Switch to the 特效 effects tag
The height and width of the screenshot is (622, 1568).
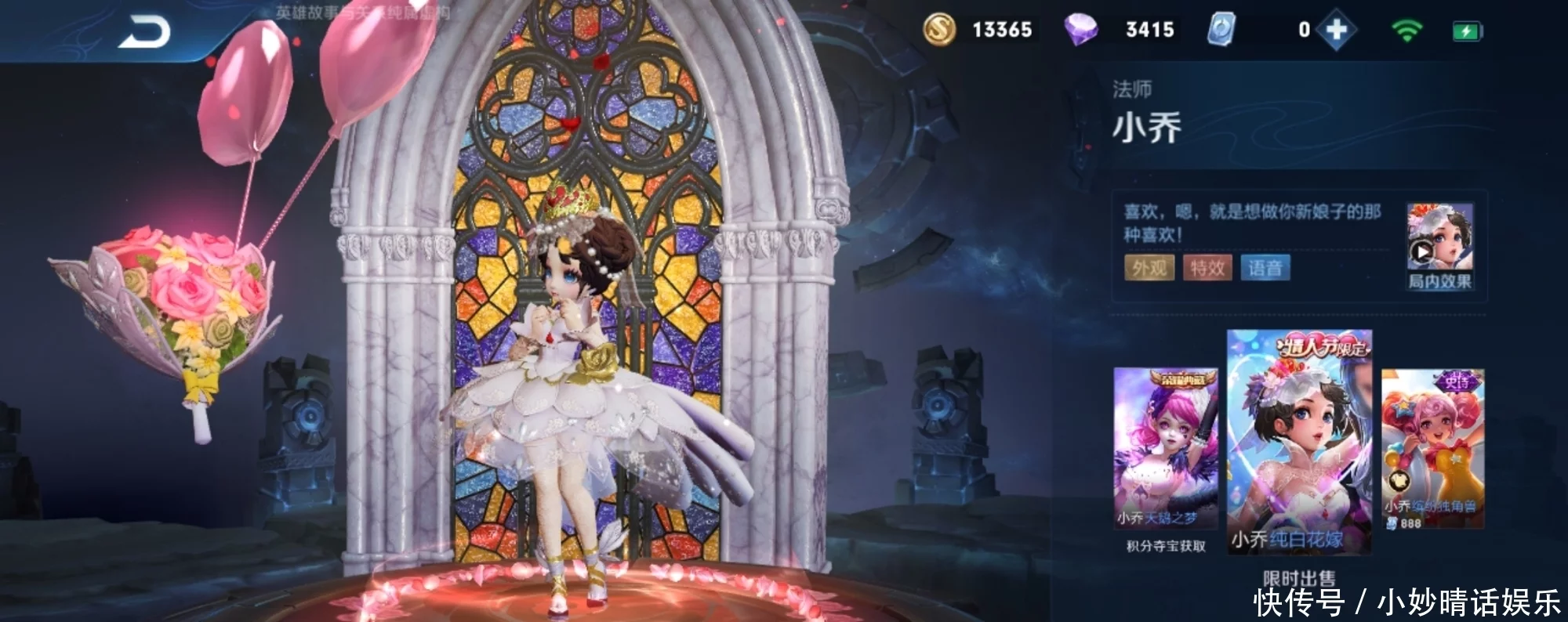(x=1207, y=268)
